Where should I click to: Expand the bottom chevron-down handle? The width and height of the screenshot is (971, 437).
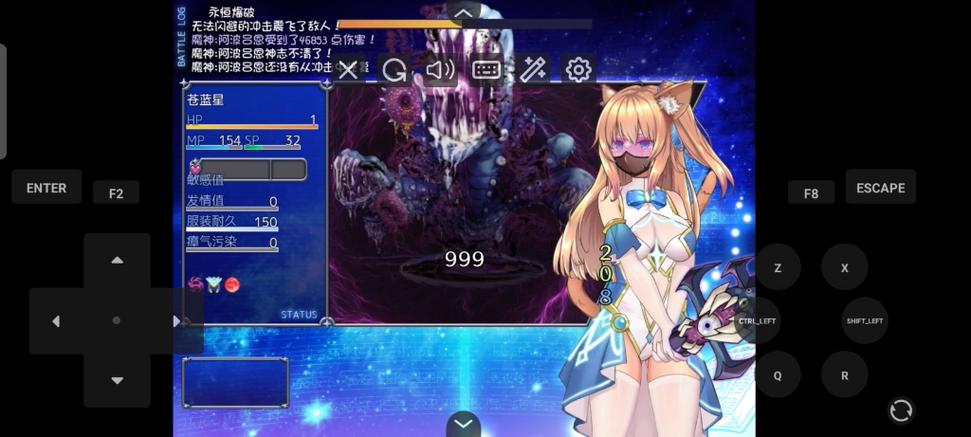pyautogui.click(x=463, y=424)
